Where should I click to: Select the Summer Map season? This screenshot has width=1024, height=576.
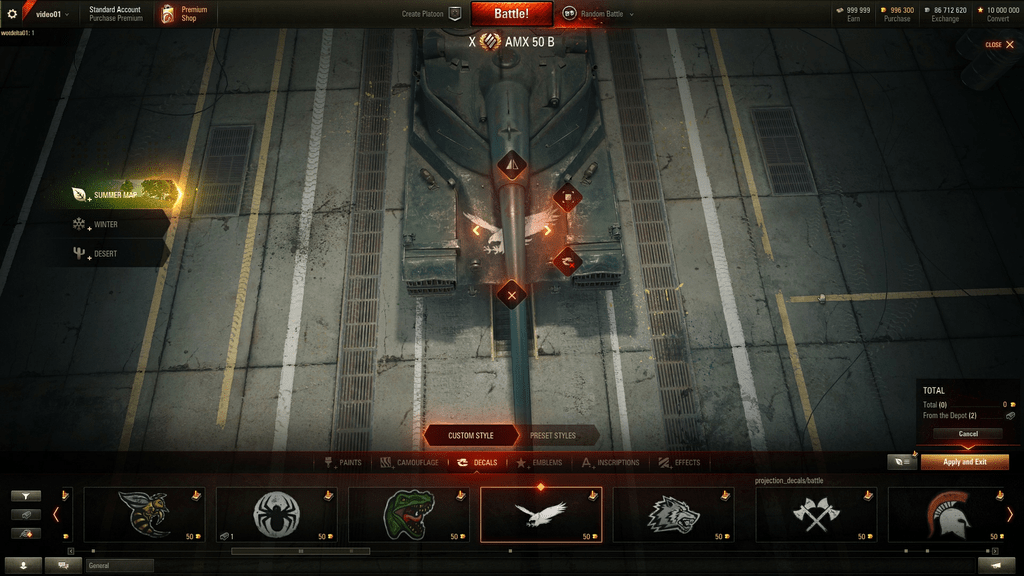click(x=117, y=195)
